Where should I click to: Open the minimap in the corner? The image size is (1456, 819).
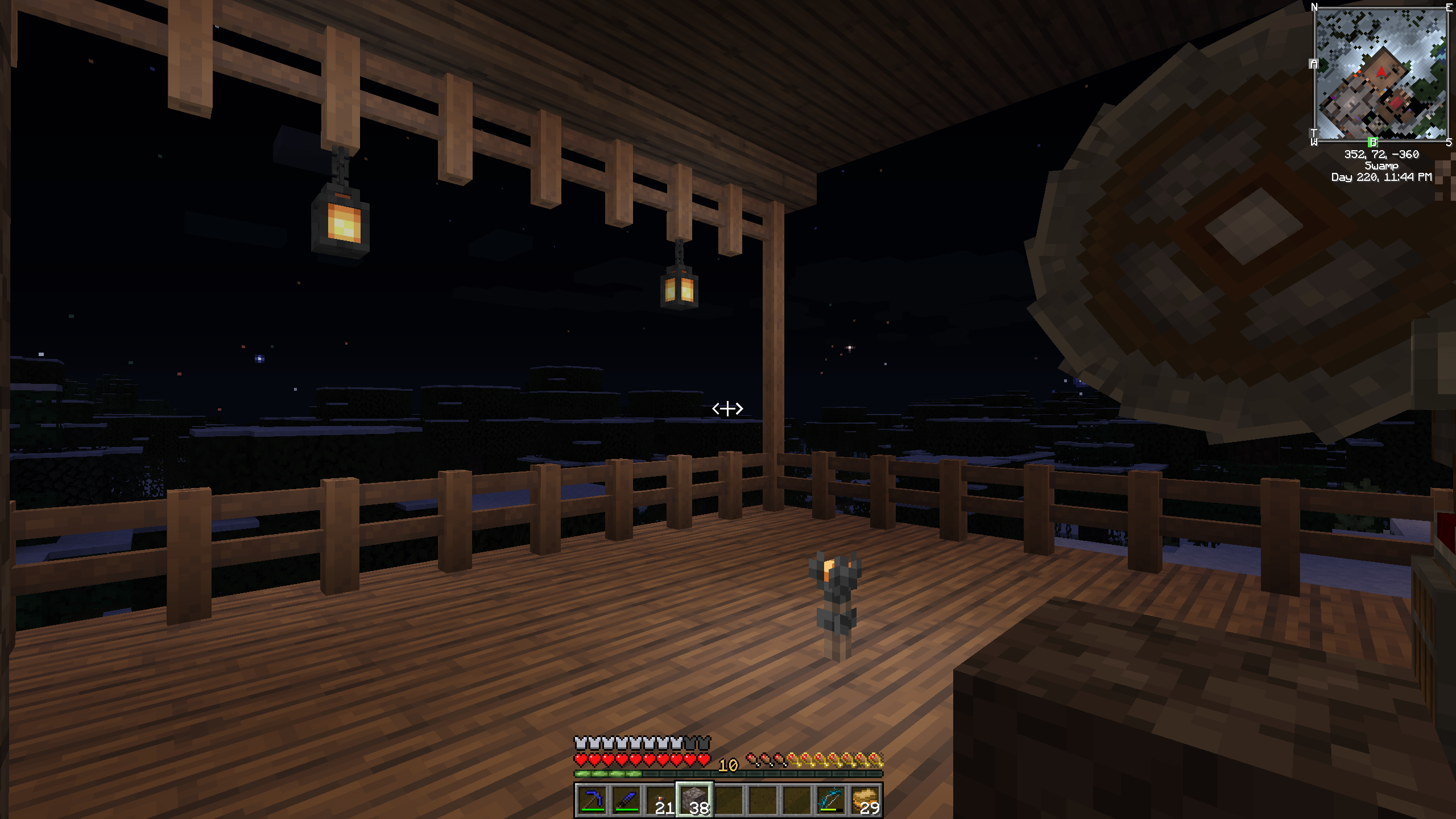click(x=1381, y=74)
